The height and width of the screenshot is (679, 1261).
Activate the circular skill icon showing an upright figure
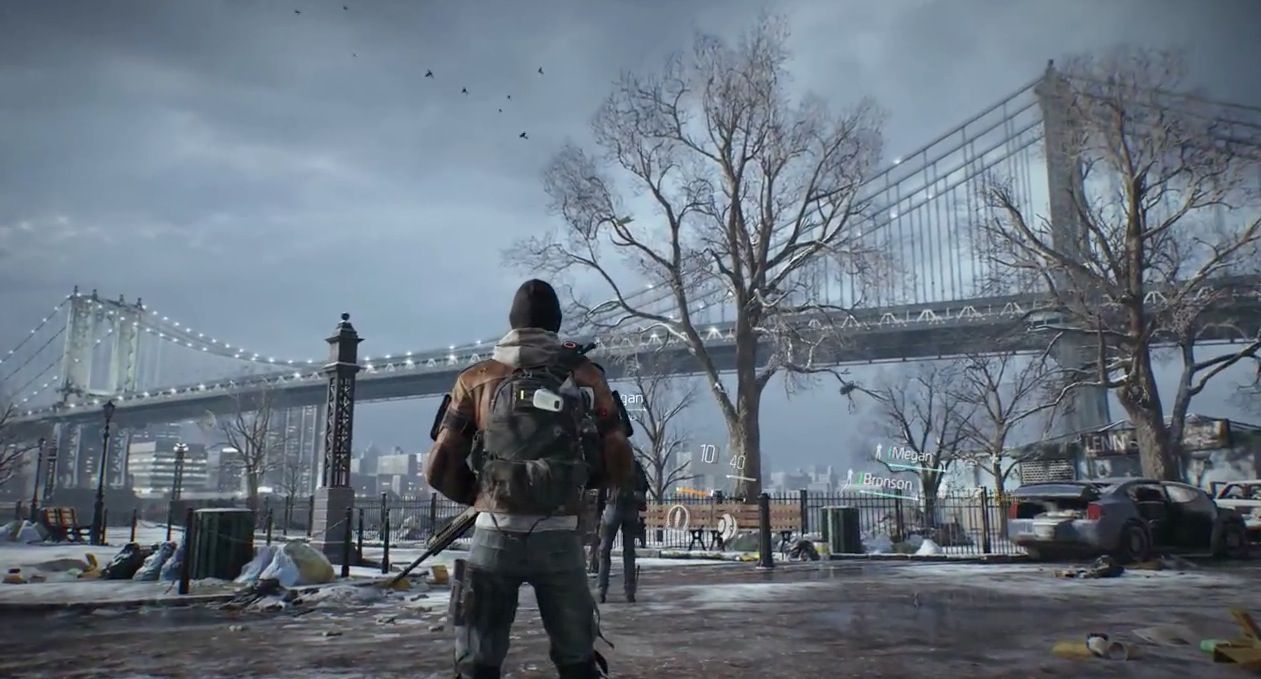point(679,518)
